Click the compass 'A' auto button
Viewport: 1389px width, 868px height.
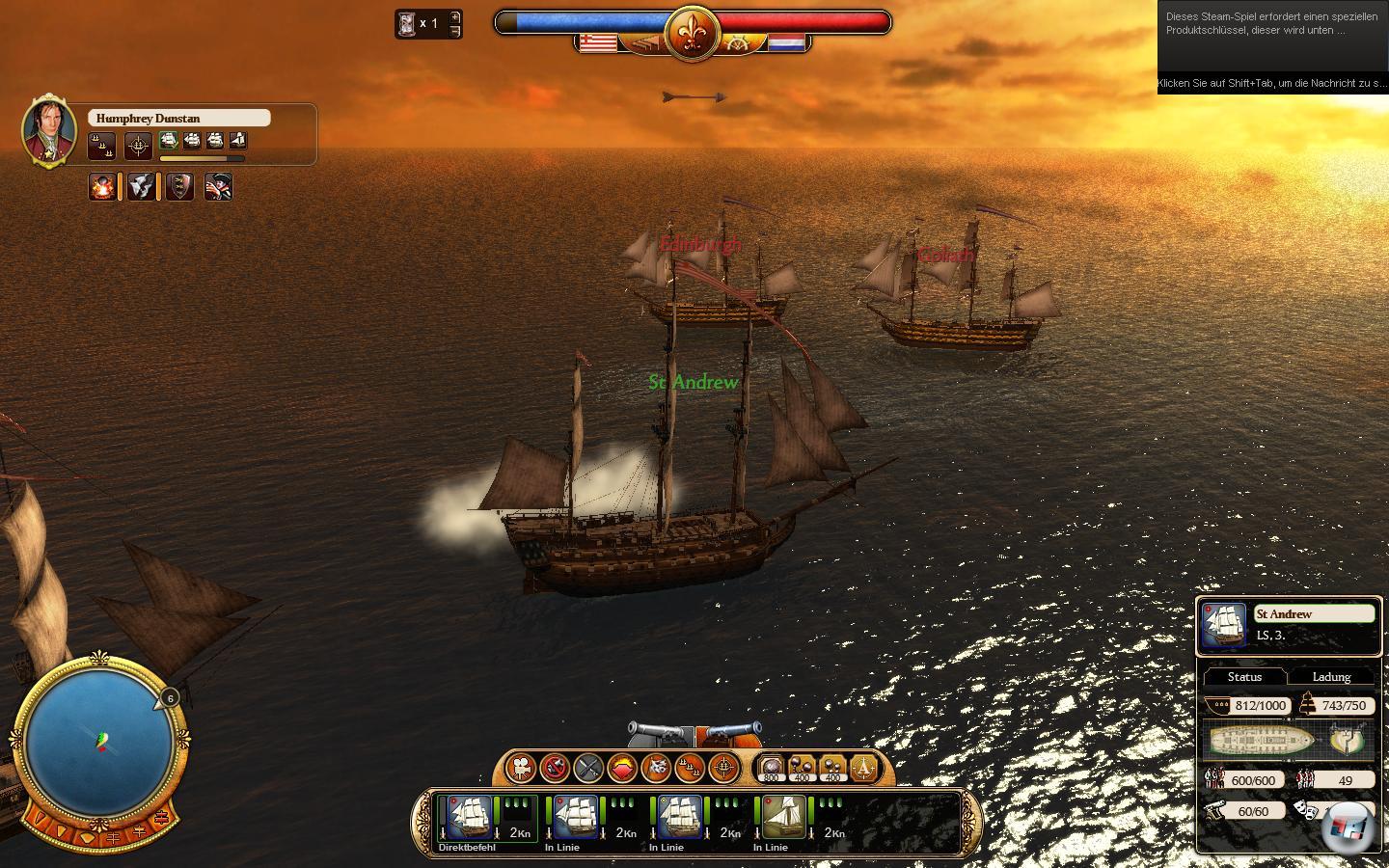[x=863, y=768]
